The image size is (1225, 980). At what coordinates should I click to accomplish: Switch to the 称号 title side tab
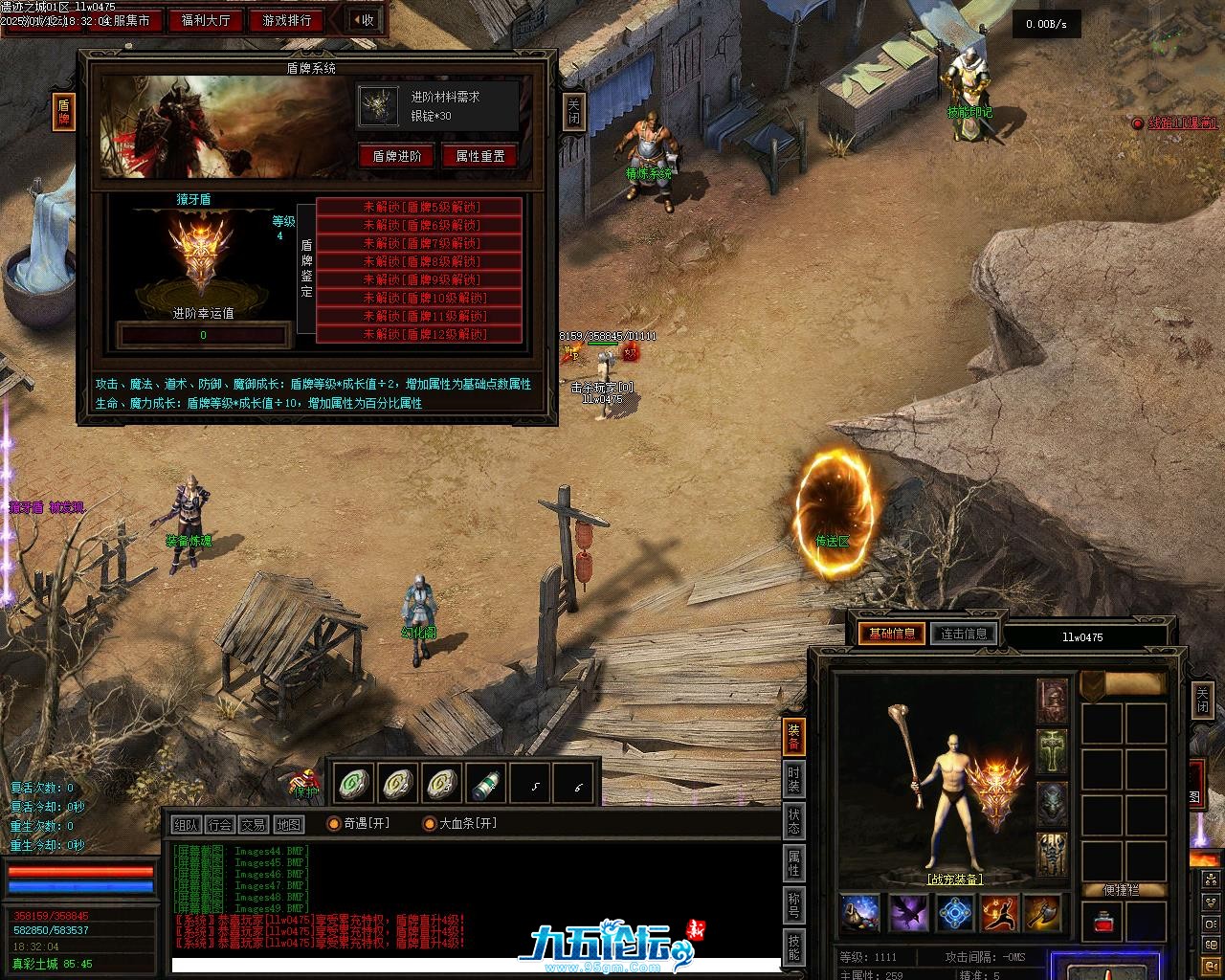(793, 904)
